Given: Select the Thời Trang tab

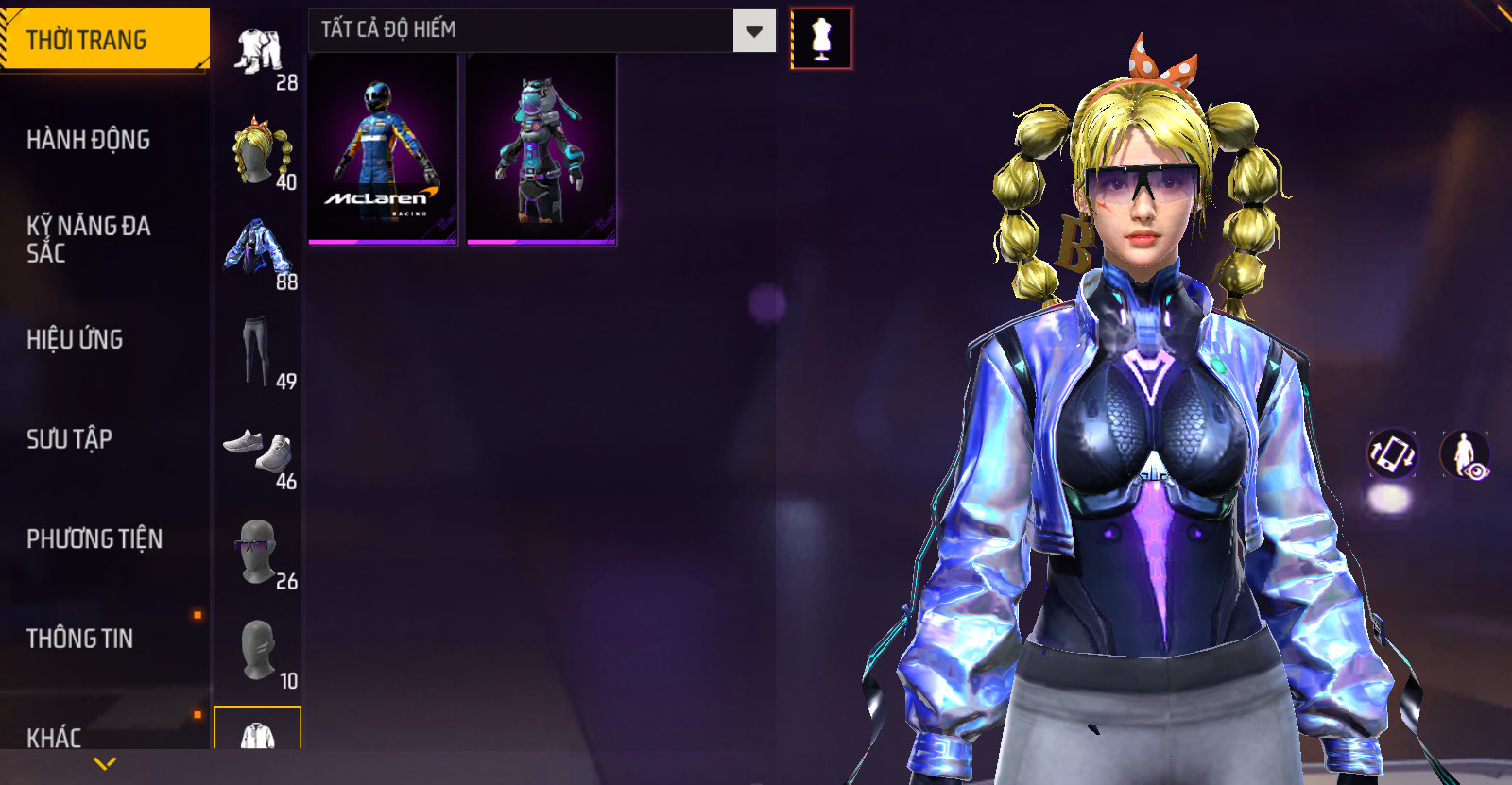Looking at the screenshot, I should click(x=104, y=40).
